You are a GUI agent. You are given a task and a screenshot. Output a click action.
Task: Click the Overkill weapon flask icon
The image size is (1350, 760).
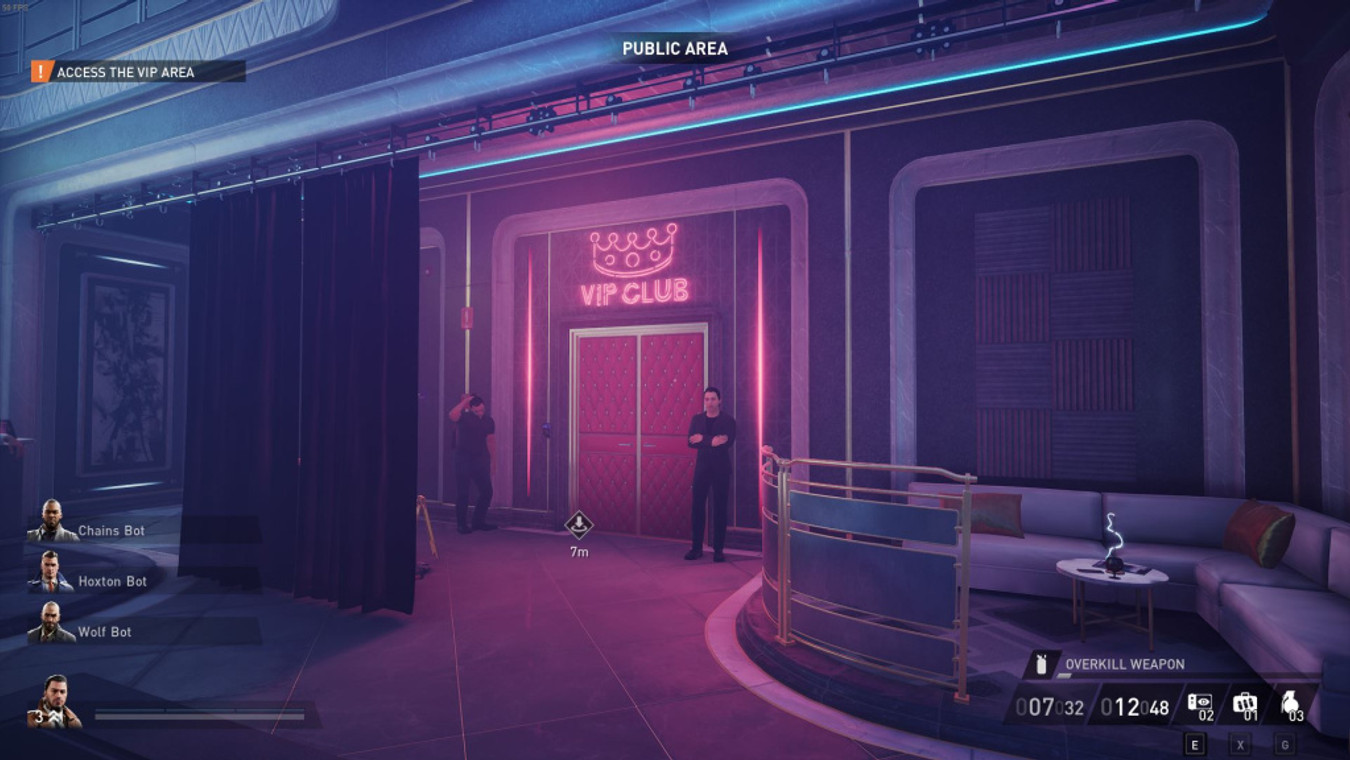pyautogui.click(x=1041, y=662)
